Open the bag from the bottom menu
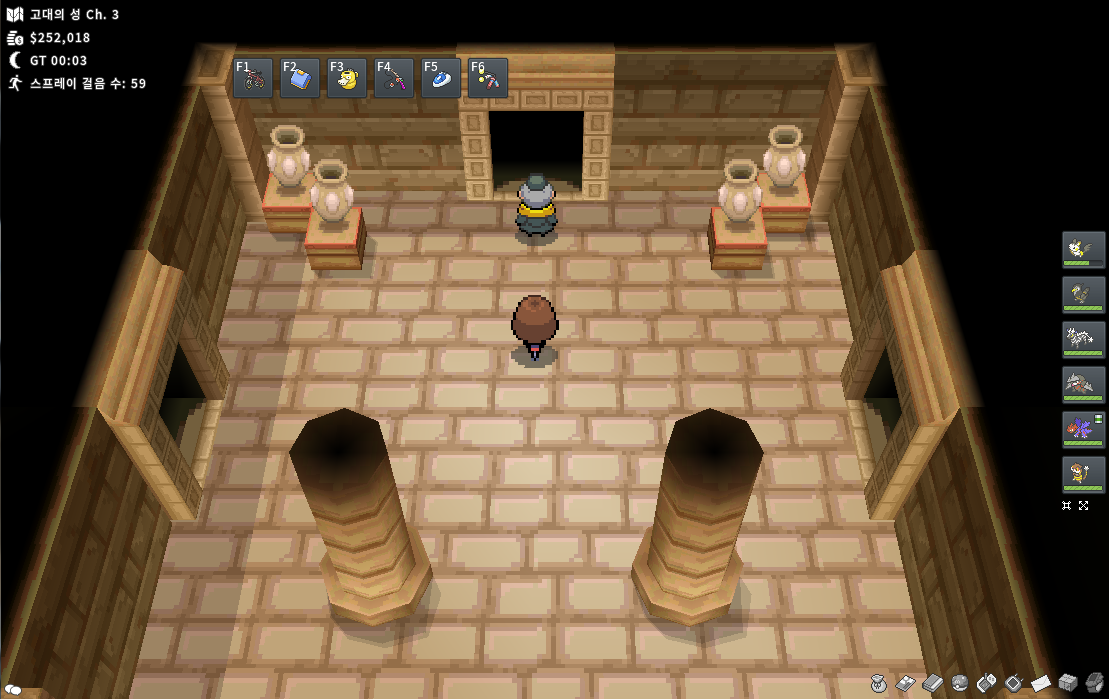This screenshot has width=1109, height=699. [879, 683]
